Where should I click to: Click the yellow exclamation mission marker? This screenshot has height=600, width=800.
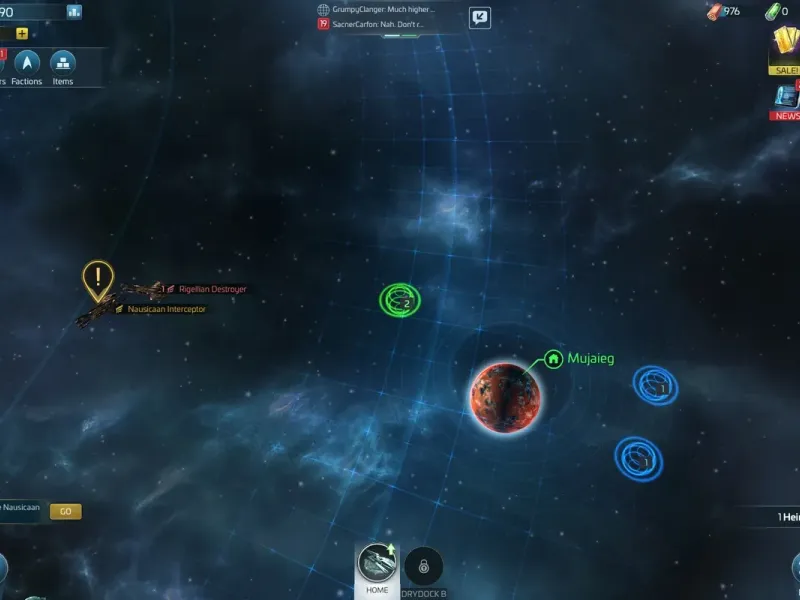tap(97, 279)
